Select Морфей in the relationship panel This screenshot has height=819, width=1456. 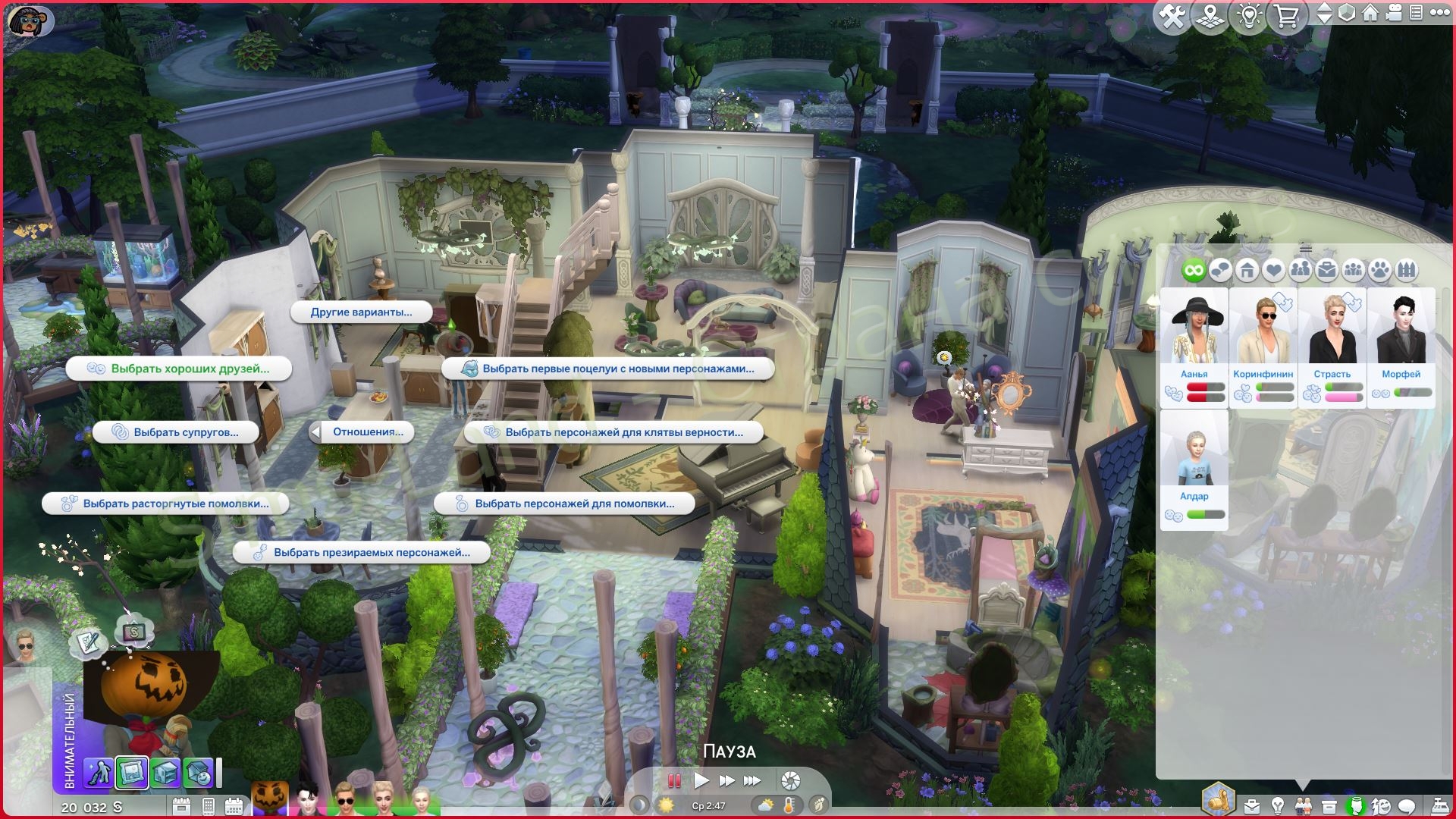pos(1401,334)
